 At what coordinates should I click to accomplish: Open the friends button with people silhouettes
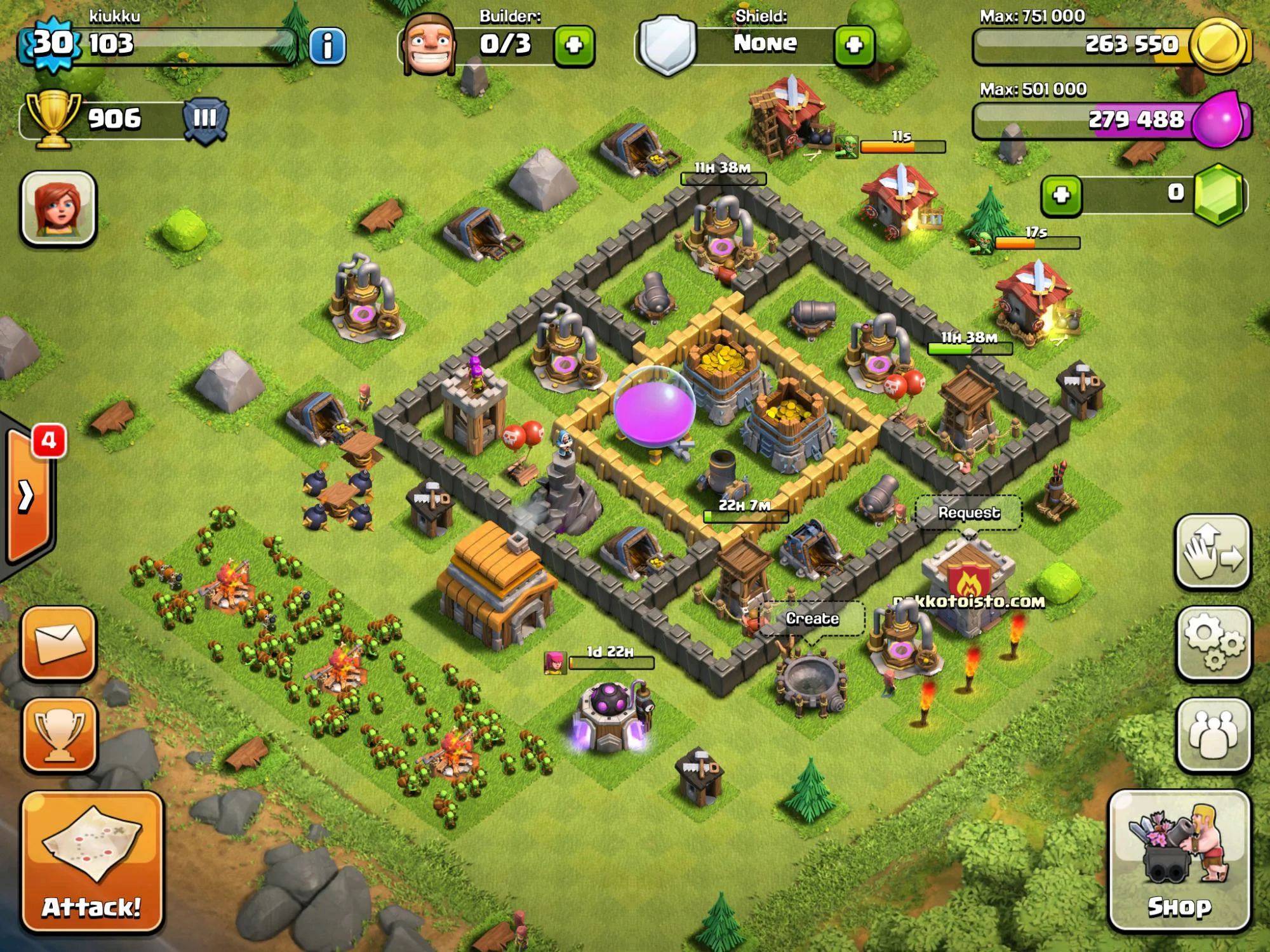click(x=1213, y=734)
